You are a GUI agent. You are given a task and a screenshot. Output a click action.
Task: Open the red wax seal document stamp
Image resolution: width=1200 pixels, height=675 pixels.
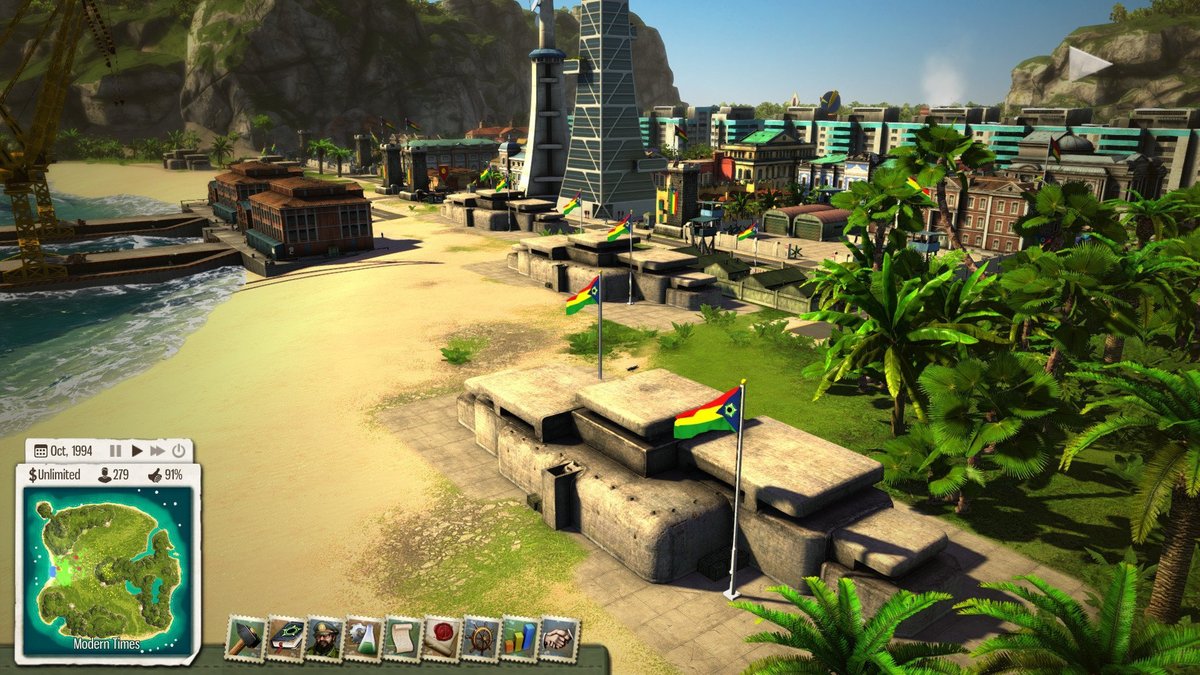[x=441, y=638]
